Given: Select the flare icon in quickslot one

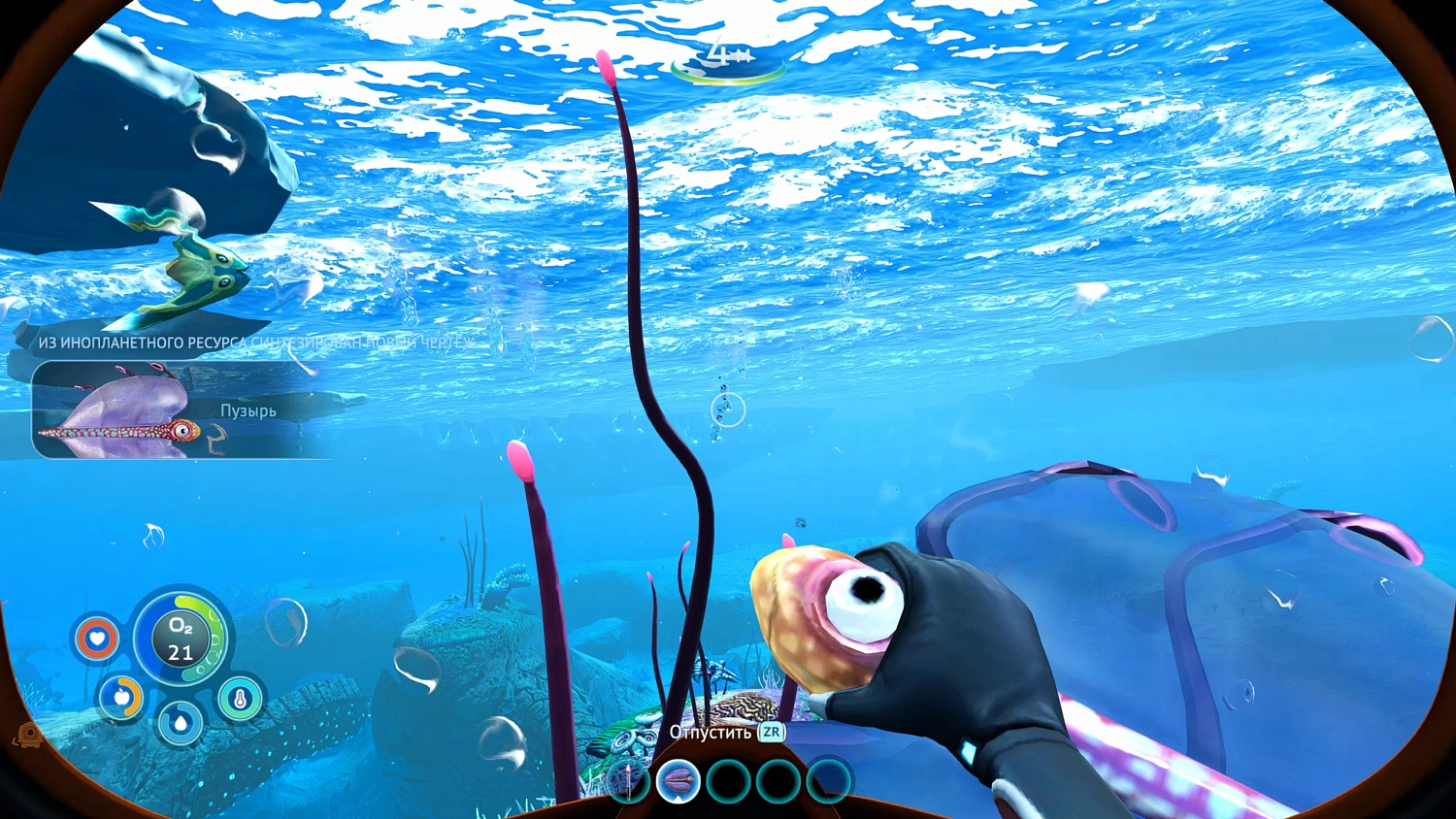Looking at the screenshot, I should (x=629, y=781).
